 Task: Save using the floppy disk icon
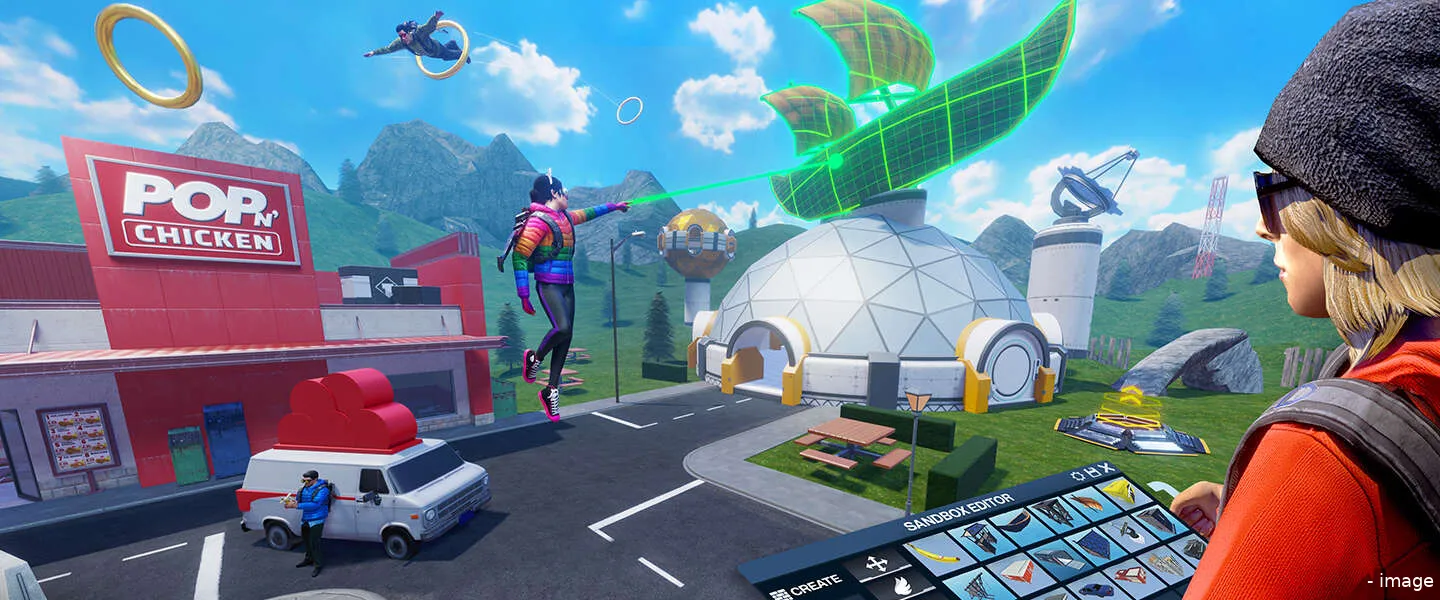pos(1090,471)
